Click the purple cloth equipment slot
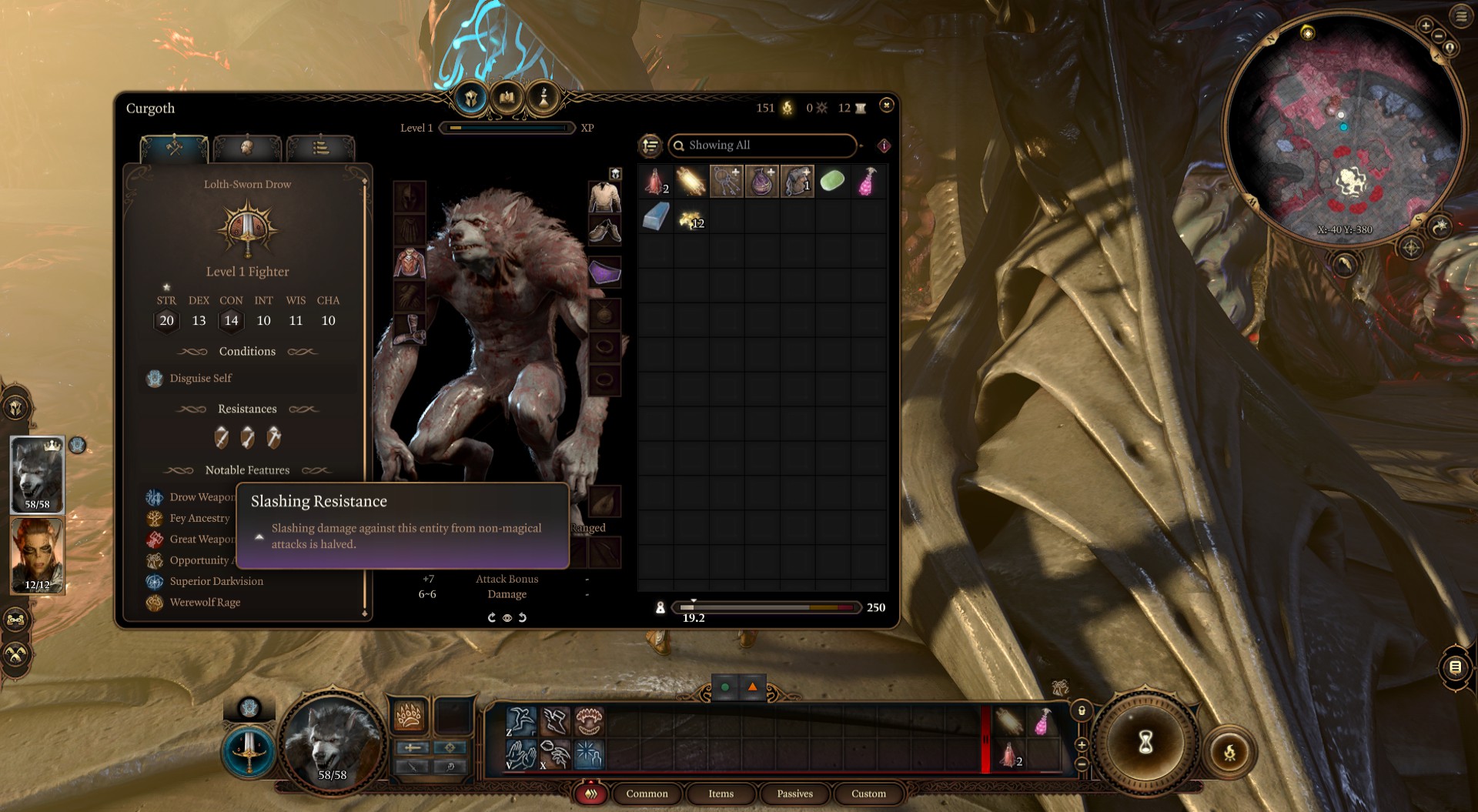 click(x=605, y=272)
